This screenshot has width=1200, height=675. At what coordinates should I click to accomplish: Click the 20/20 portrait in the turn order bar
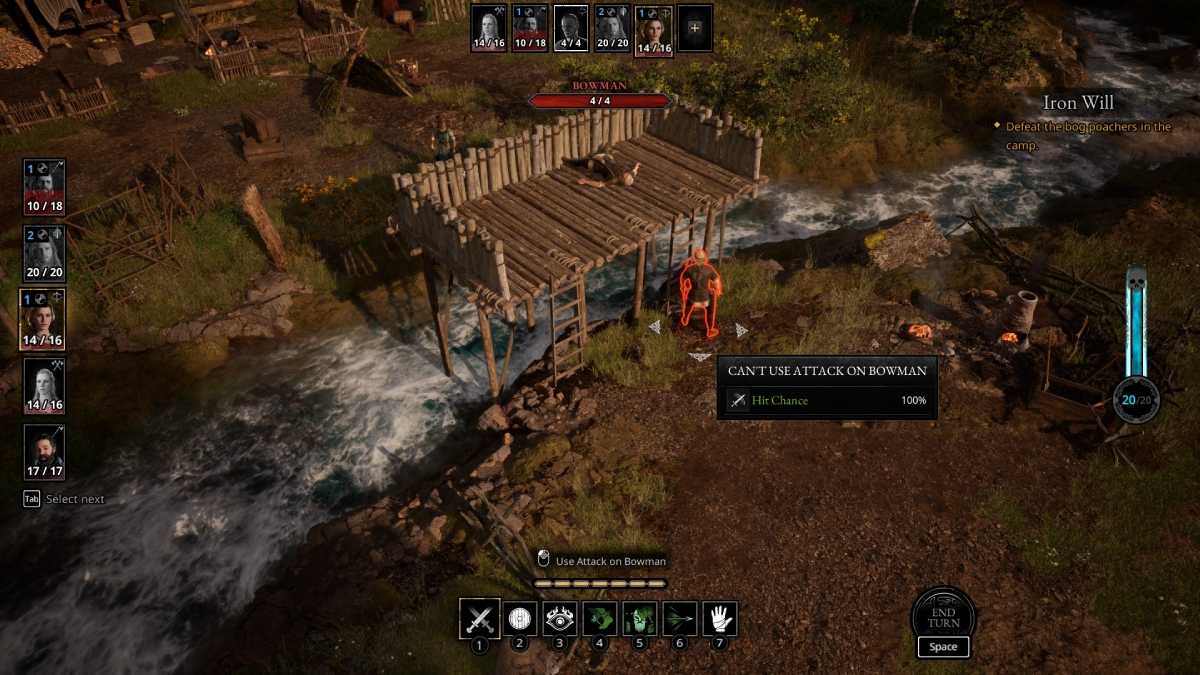[612, 28]
